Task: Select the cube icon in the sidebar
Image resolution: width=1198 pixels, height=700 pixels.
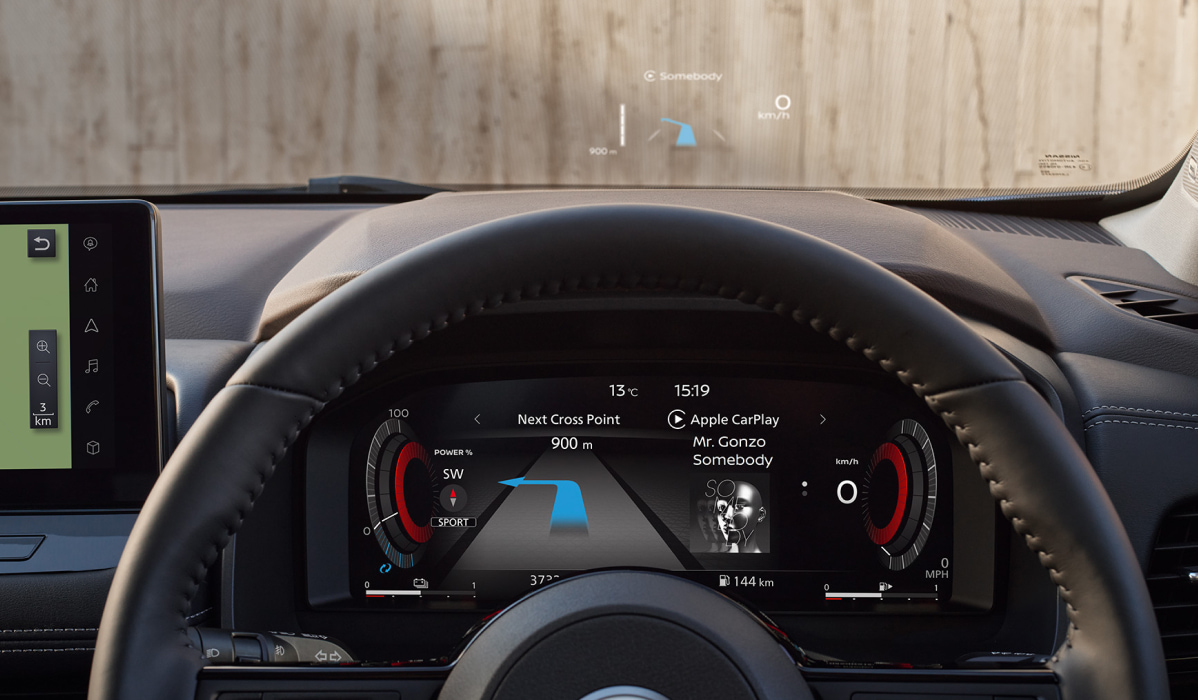Action: (x=92, y=448)
